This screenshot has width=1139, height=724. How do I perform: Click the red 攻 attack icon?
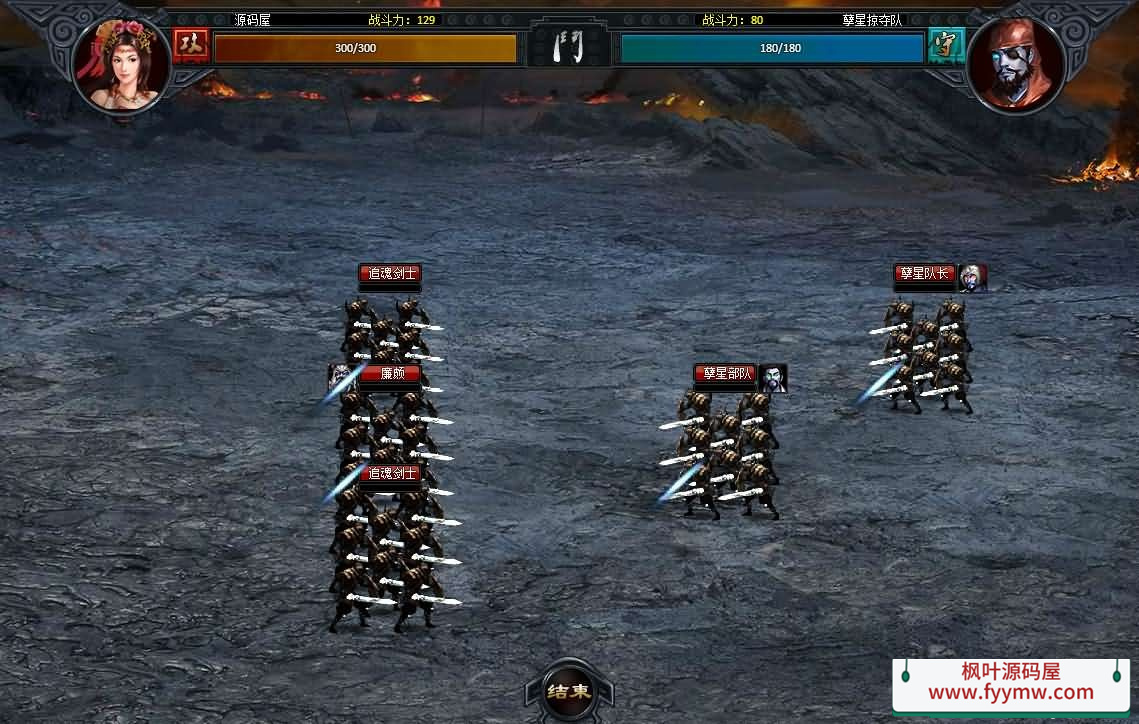pyautogui.click(x=187, y=45)
